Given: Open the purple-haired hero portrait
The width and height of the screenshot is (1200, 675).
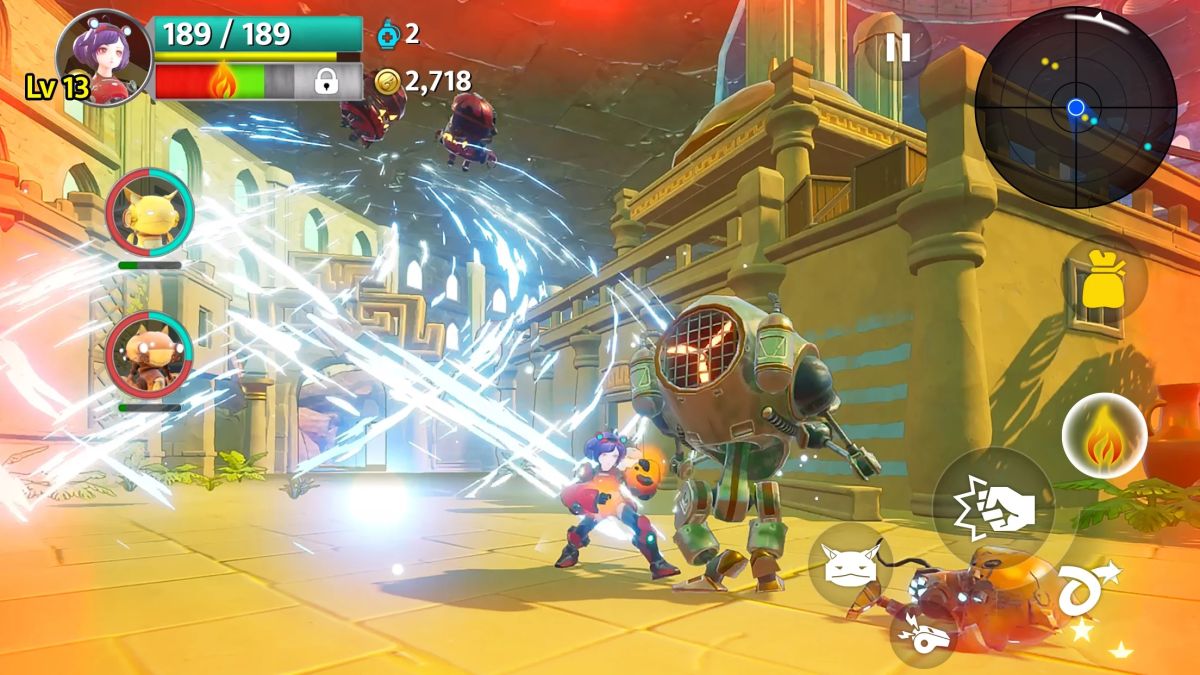Looking at the screenshot, I should (103, 57).
